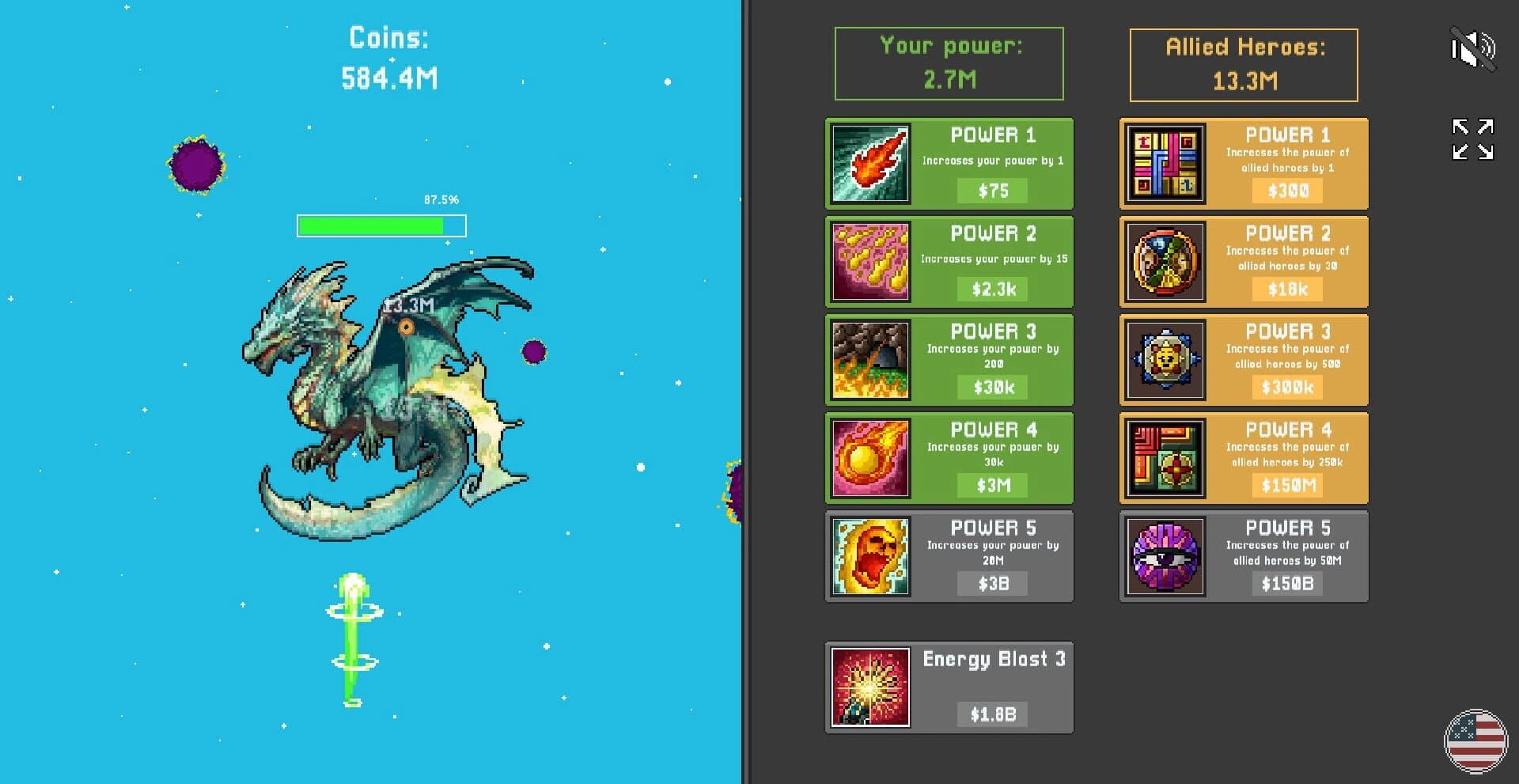Select the fireball icon on Power 1 upgrade
The width and height of the screenshot is (1519, 784).
pyautogui.click(x=869, y=163)
